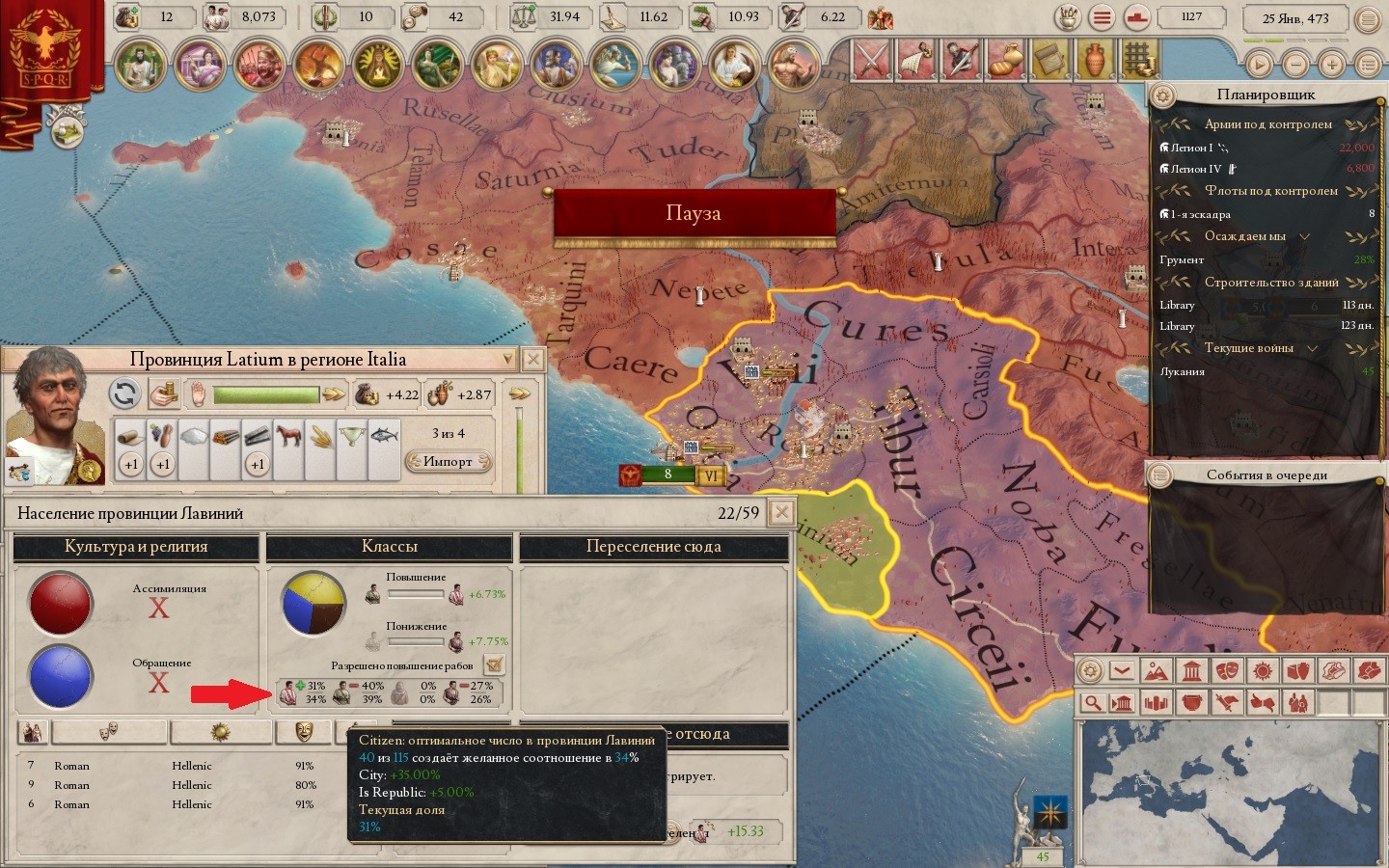Image resolution: width=1389 pixels, height=868 pixels.
Task: Increase game speed with plus button
Action: pyautogui.click(x=1332, y=65)
